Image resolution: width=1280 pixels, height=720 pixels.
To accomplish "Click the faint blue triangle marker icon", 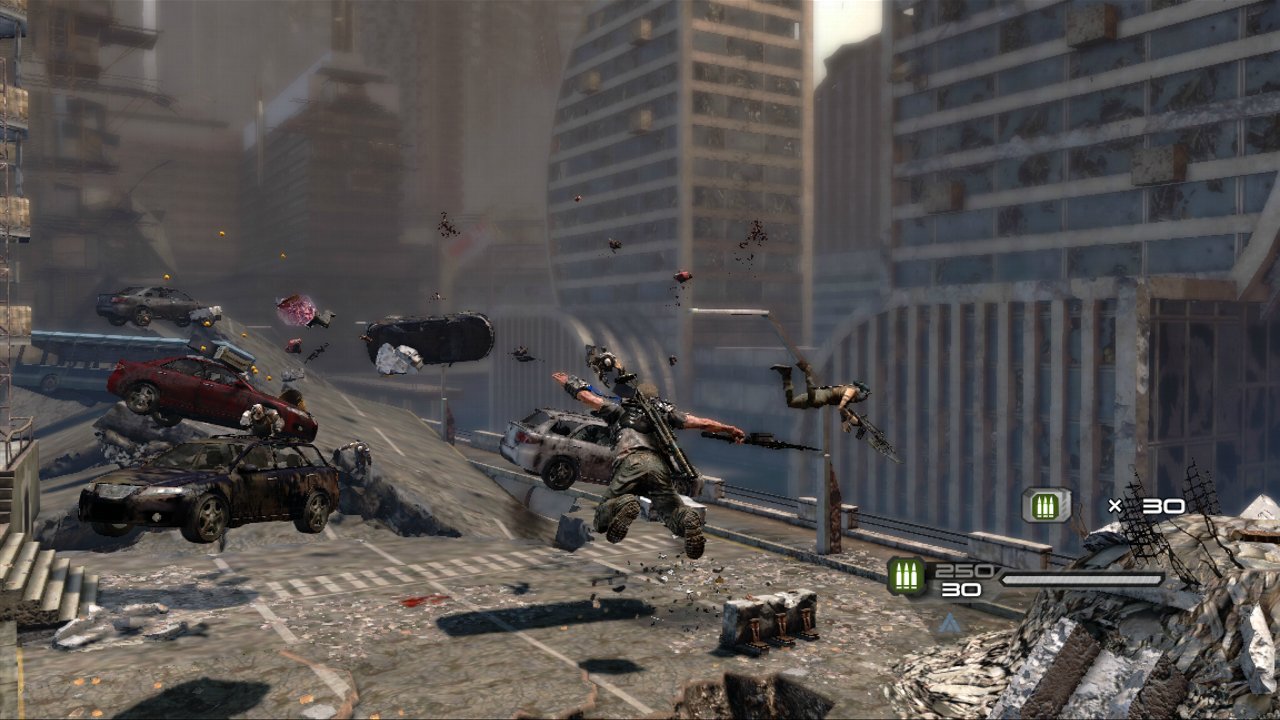I will [949, 623].
